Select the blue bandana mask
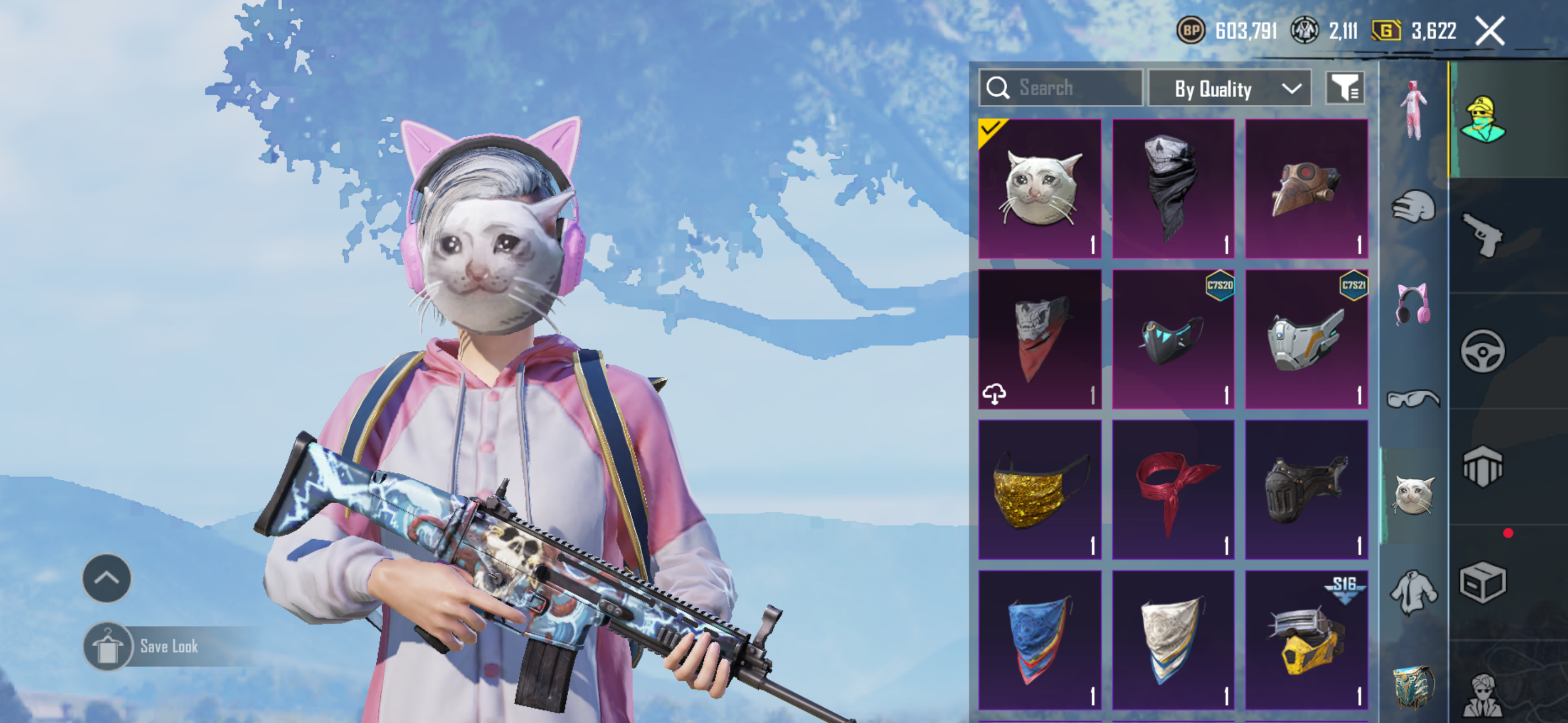The image size is (1568, 723). (x=1040, y=639)
